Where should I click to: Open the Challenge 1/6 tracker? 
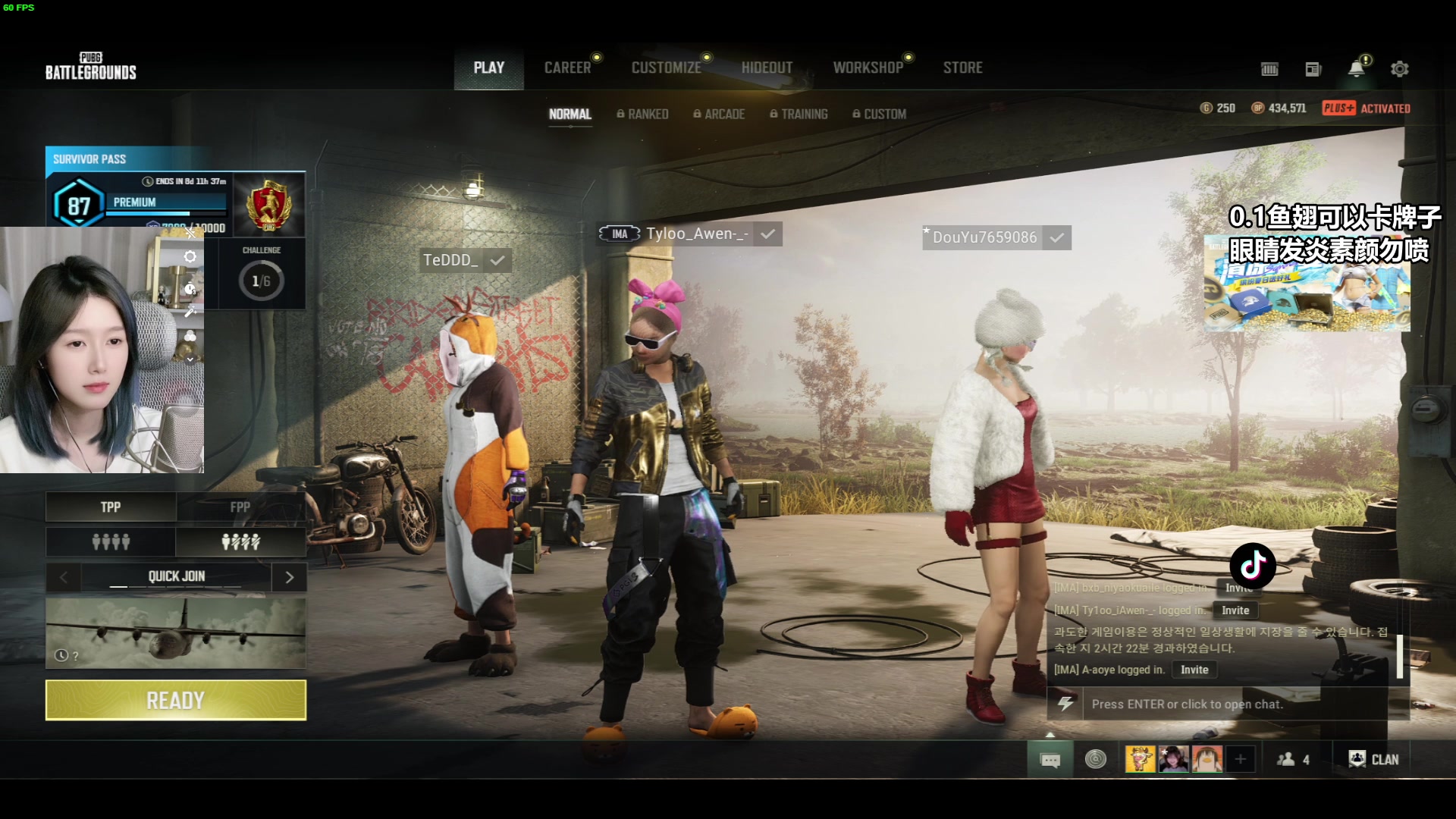pyautogui.click(x=261, y=275)
